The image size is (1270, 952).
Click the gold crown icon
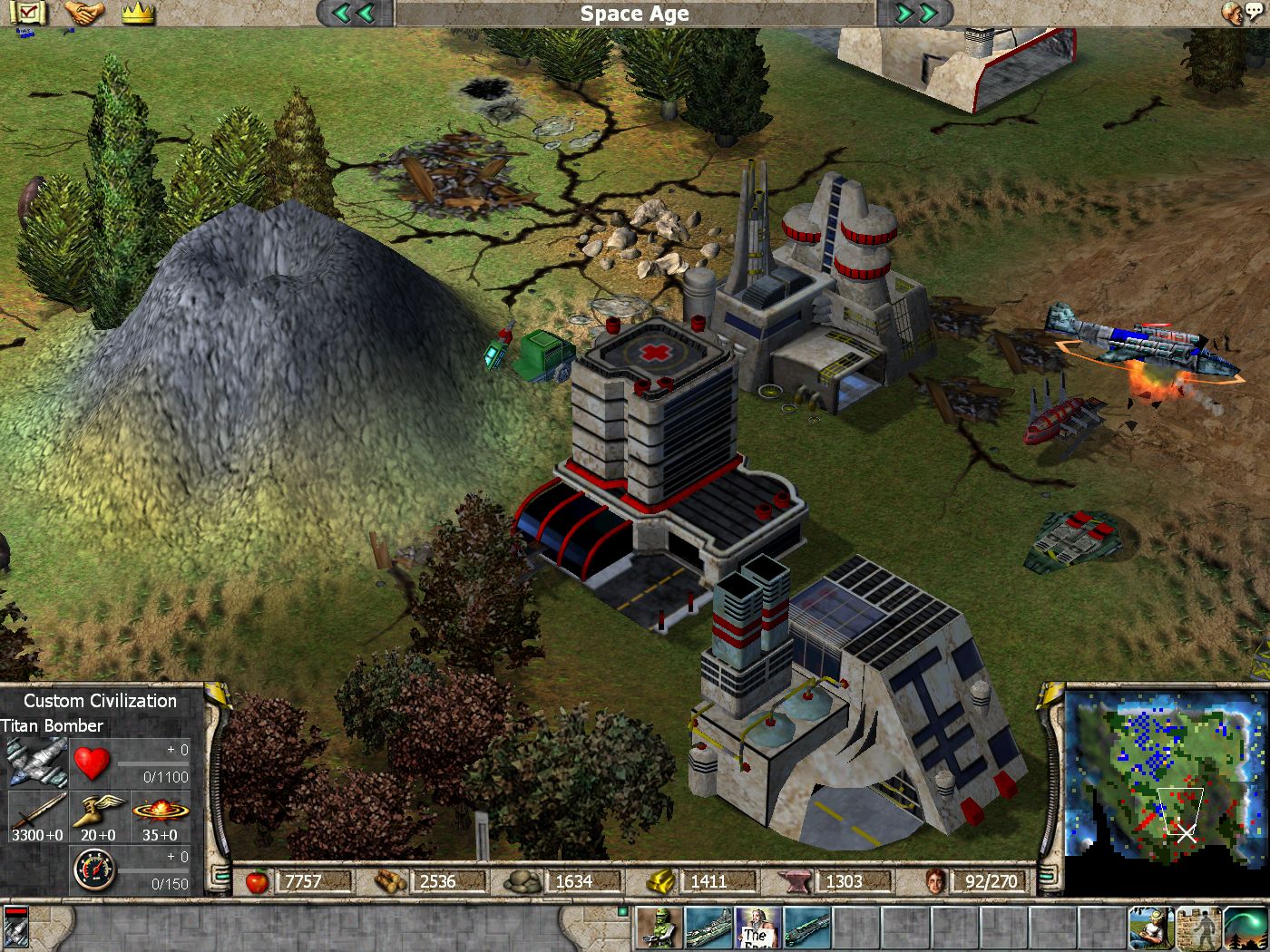pos(138,13)
